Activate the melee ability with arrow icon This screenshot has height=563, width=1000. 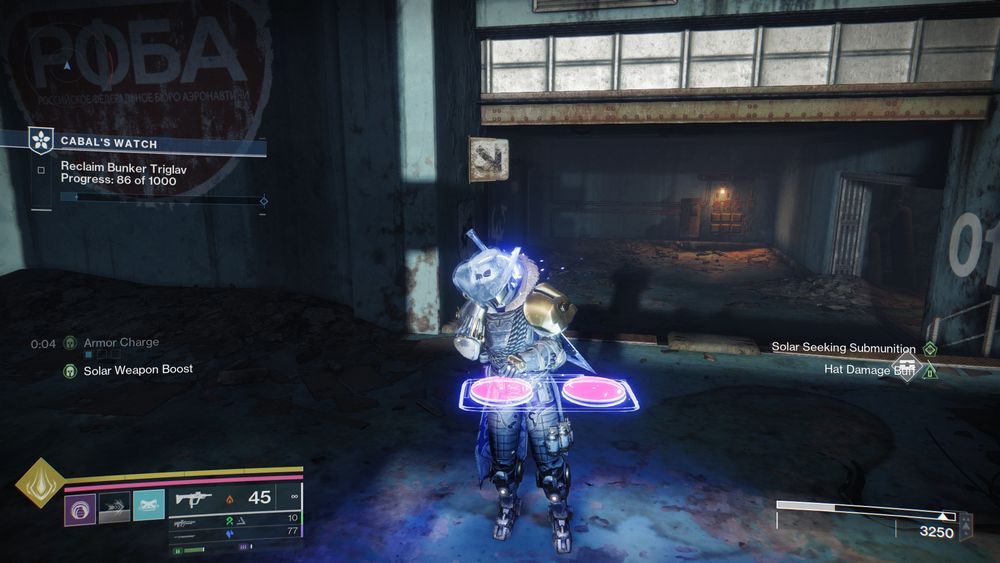[x=114, y=509]
